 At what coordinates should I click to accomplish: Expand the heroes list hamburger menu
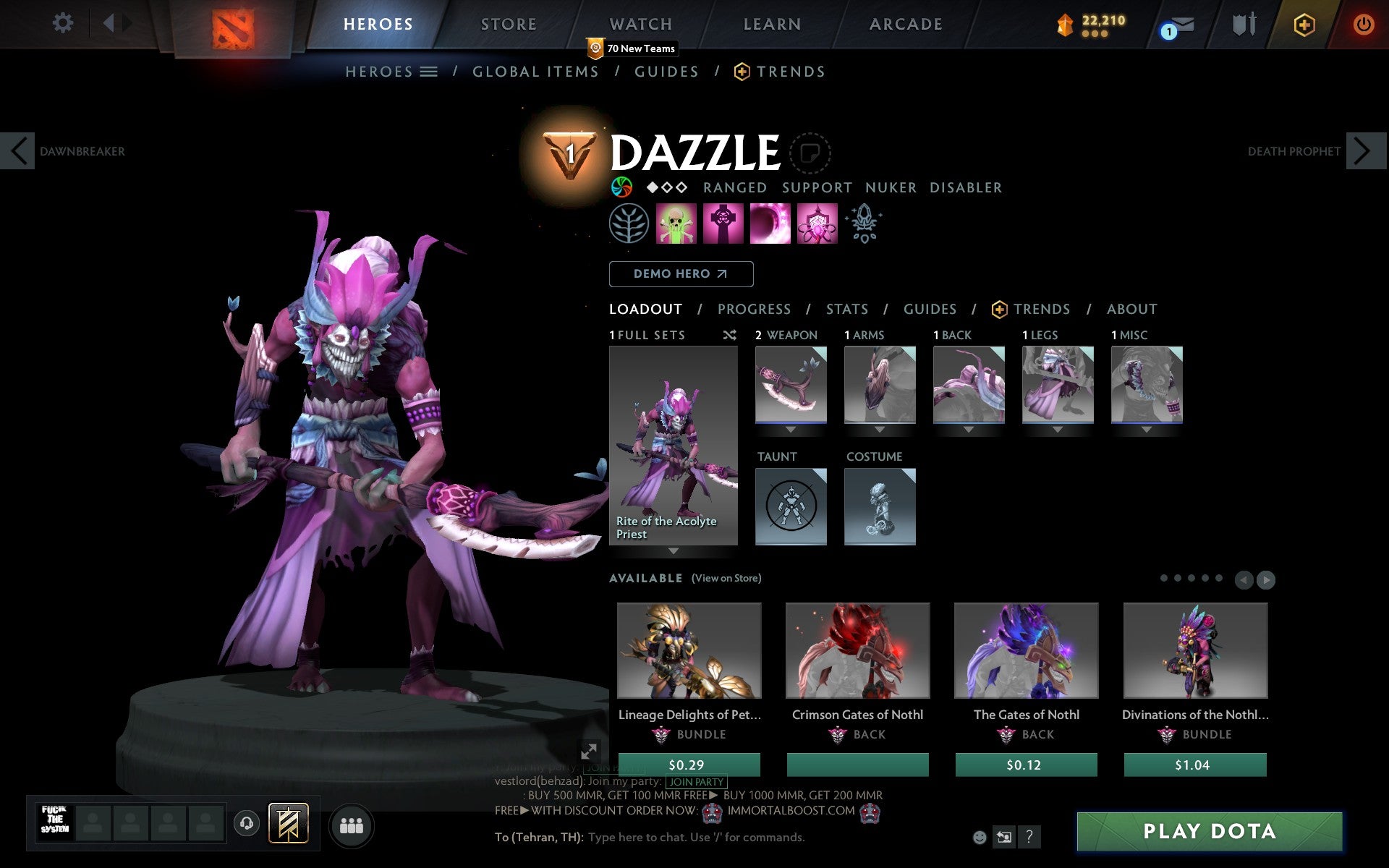coord(429,72)
